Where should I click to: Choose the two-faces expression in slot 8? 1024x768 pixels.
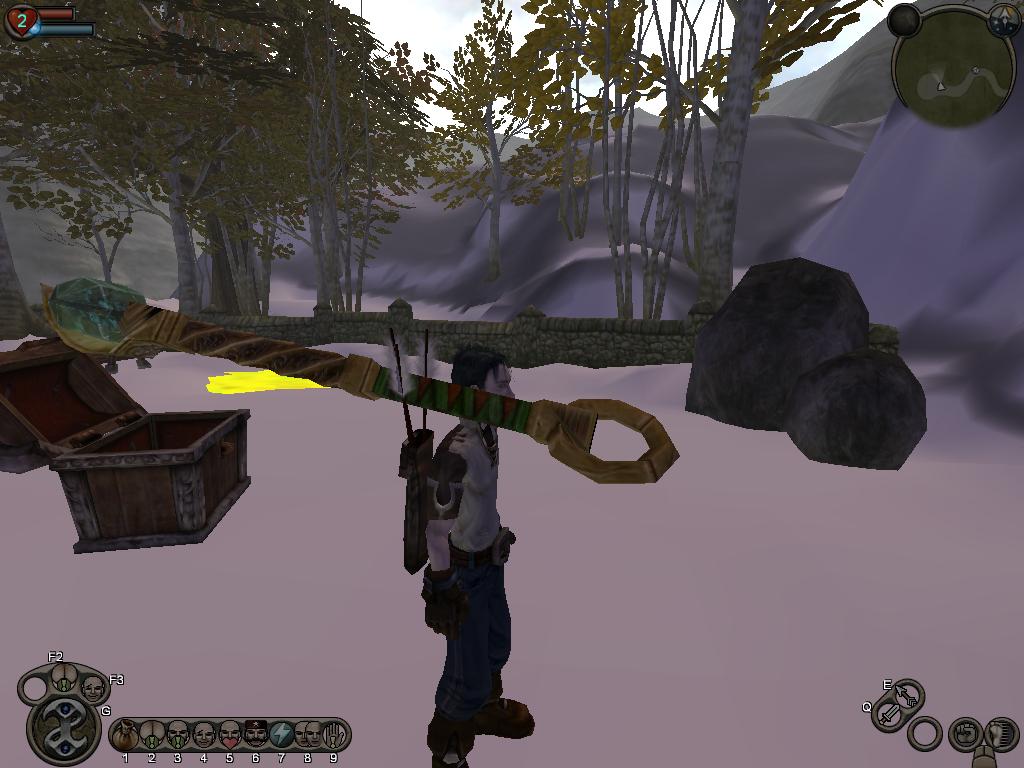pos(307,736)
